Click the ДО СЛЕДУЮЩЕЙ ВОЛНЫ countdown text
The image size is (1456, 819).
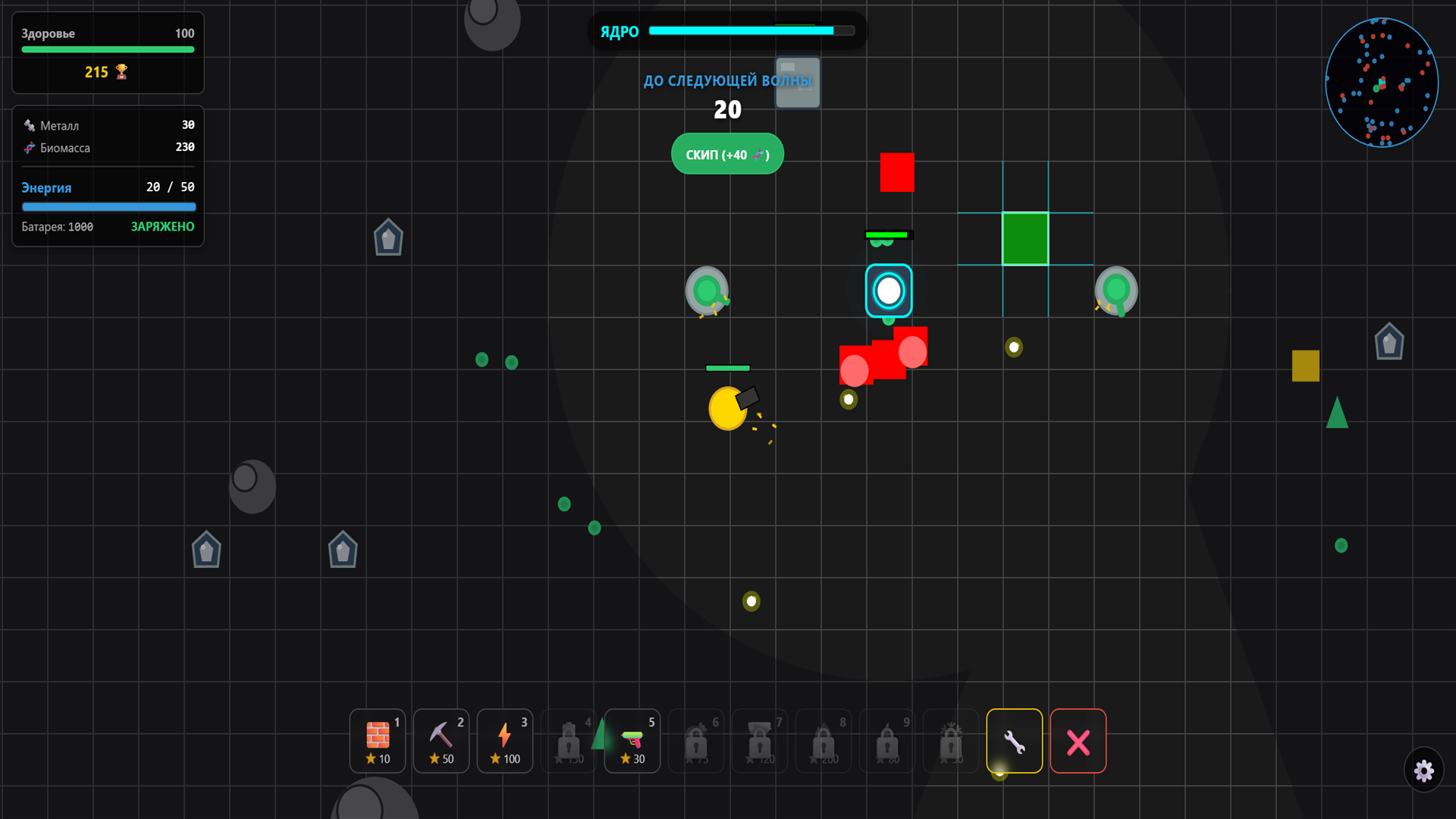coord(727,79)
